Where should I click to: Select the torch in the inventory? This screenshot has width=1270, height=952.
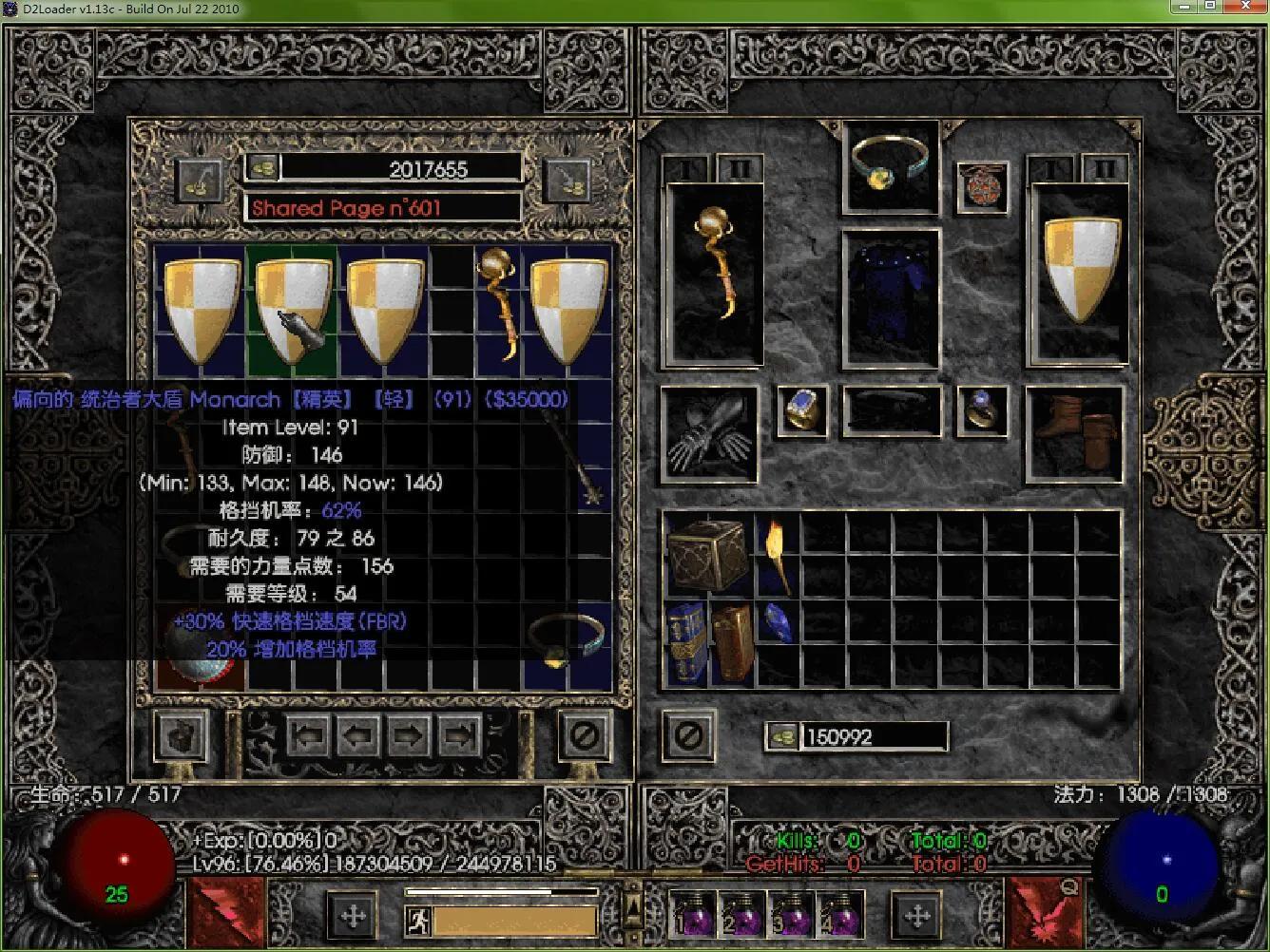(x=777, y=555)
